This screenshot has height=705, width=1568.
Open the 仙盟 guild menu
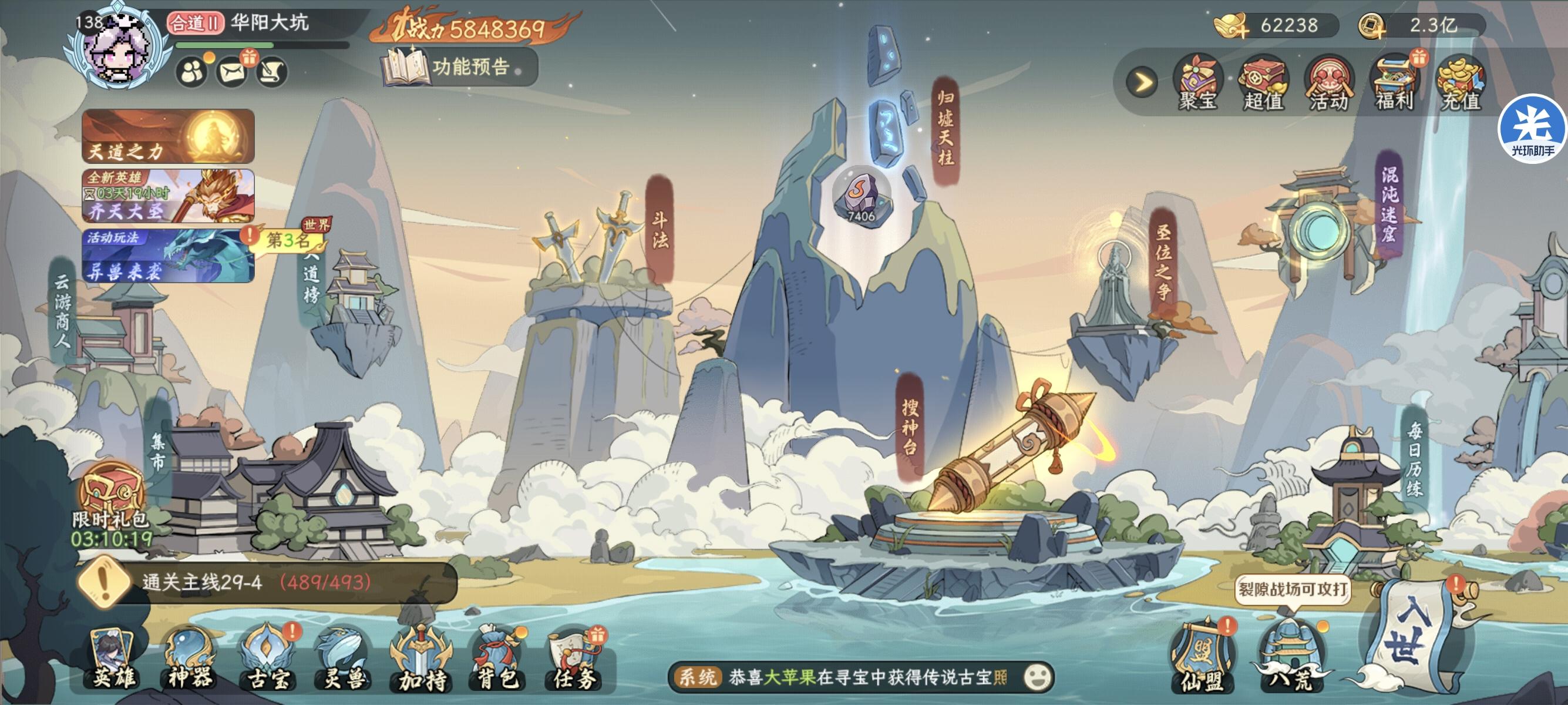pyautogui.click(x=1202, y=659)
